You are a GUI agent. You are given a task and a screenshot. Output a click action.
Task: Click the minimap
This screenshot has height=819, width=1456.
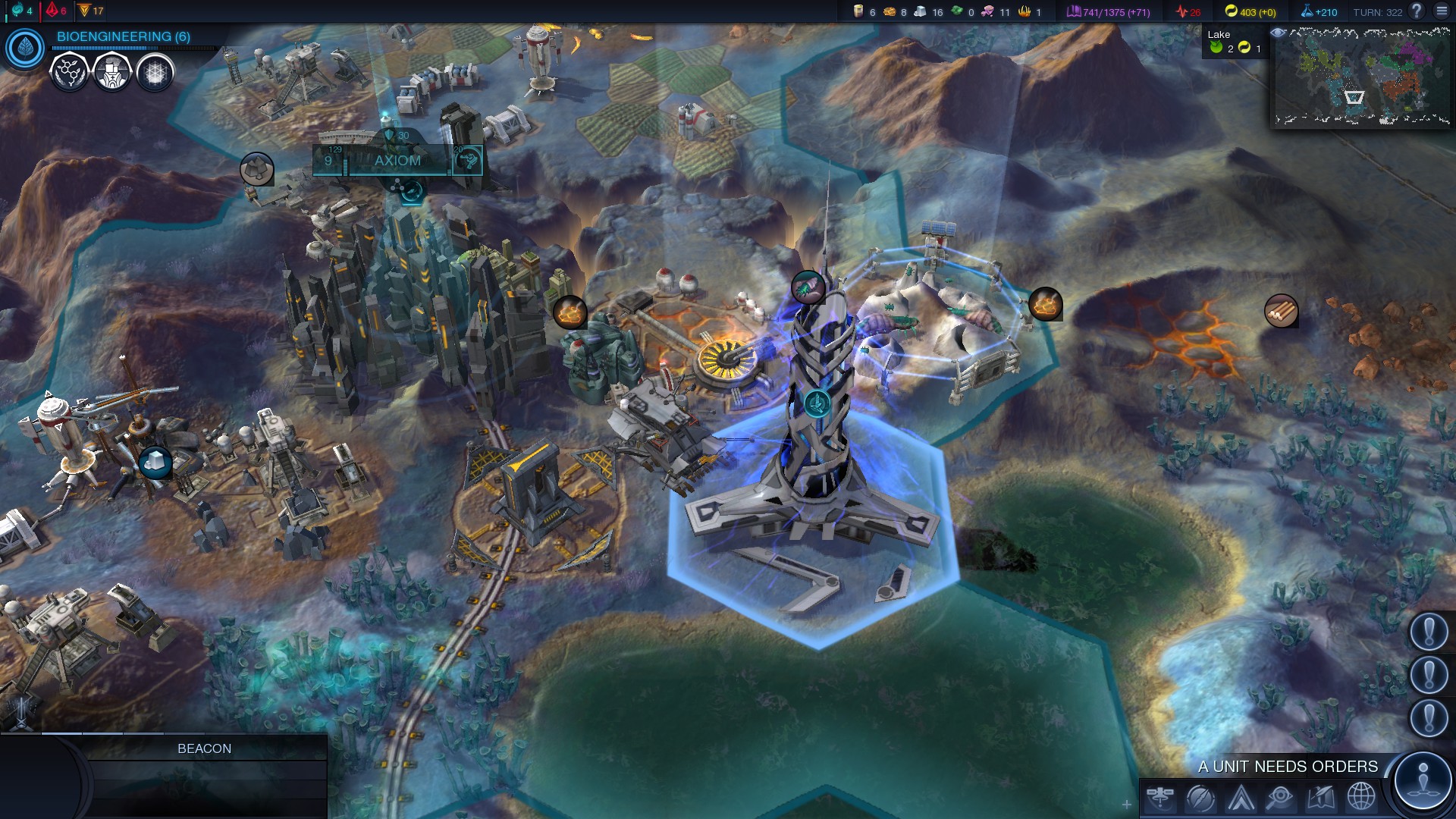pyautogui.click(x=1362, y=76)
